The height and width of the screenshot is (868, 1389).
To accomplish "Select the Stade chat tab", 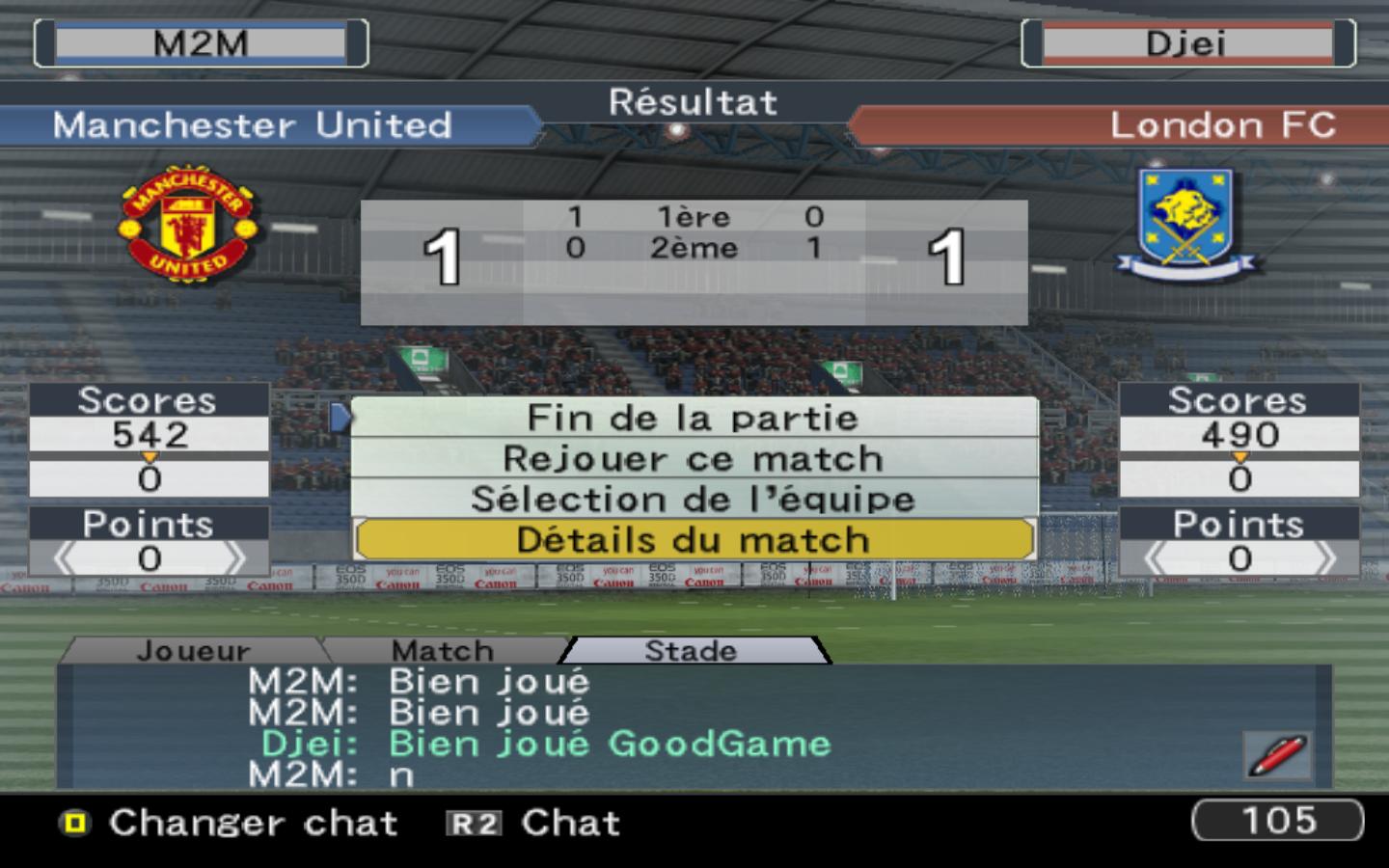I will click(691, 651).
